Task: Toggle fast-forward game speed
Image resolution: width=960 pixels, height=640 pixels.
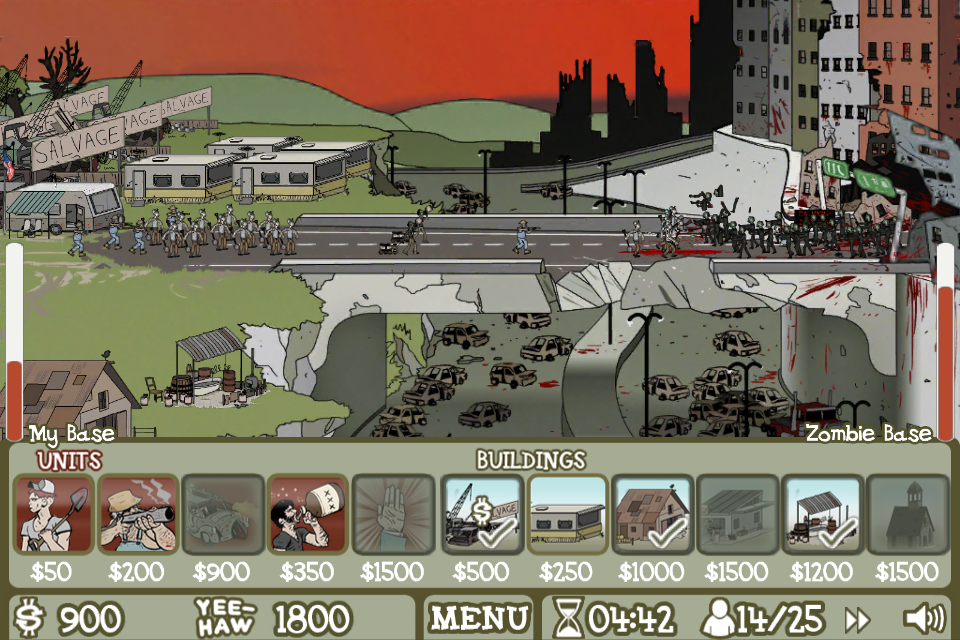Action: click(x=857, y=618)
